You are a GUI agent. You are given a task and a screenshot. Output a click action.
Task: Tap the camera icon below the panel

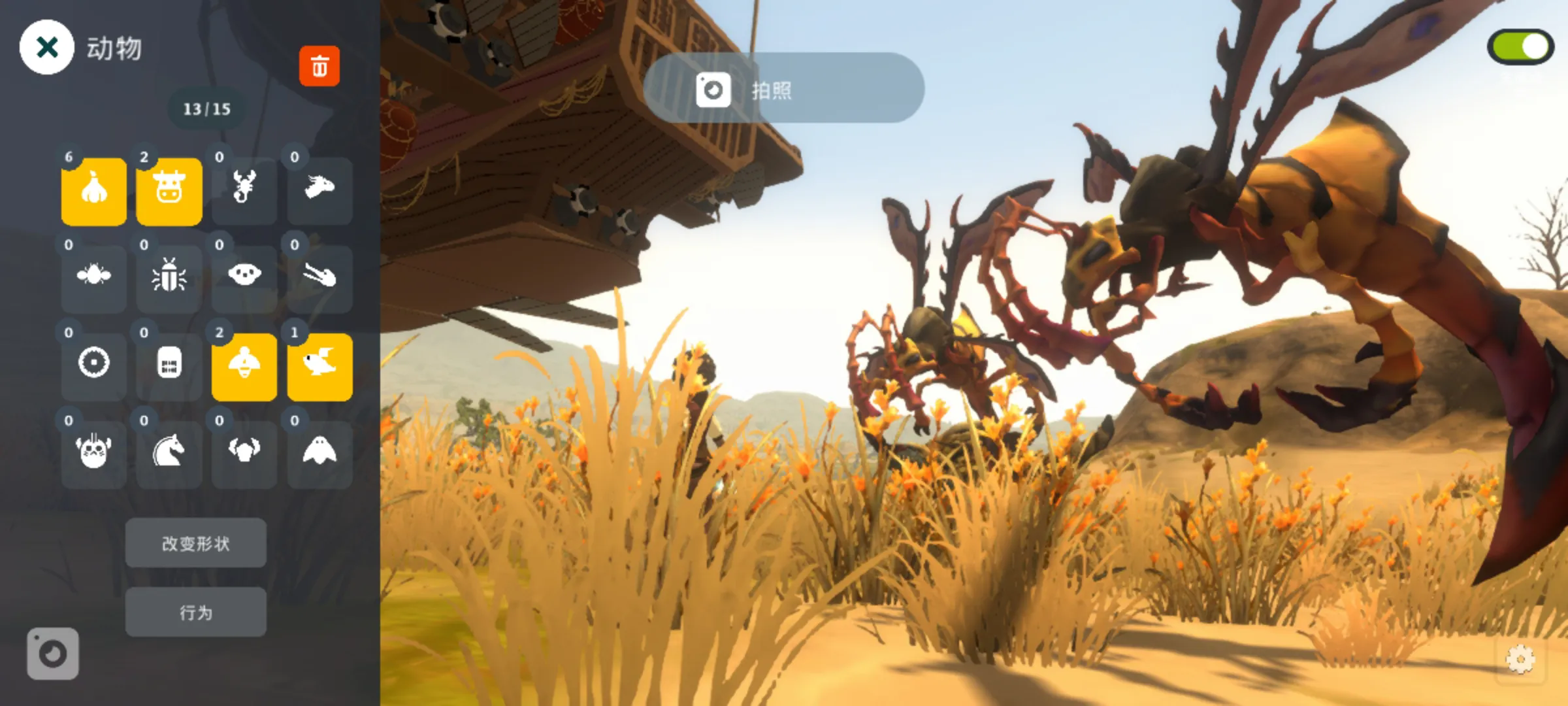[53, 654]
